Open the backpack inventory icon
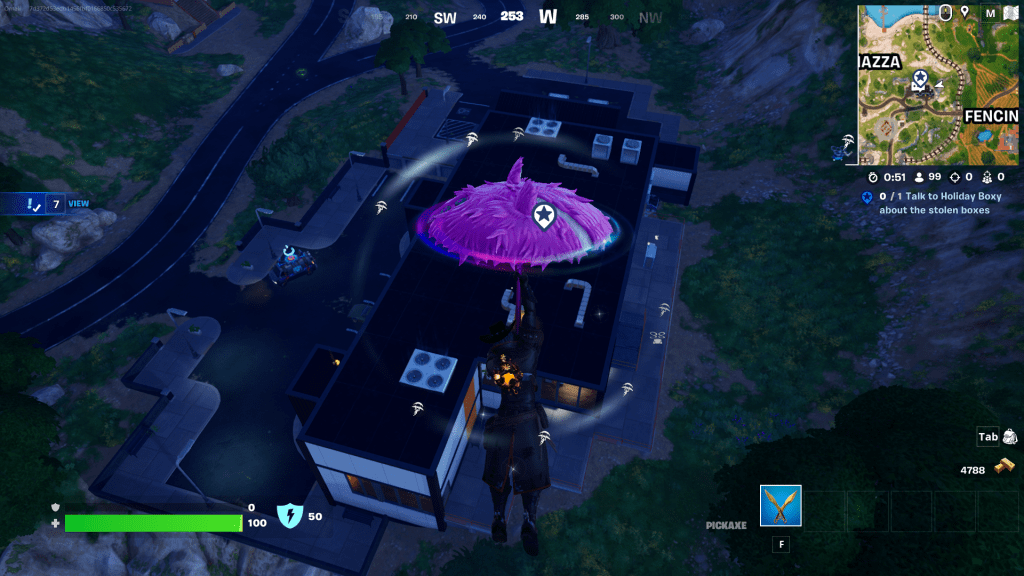The width and height of the screenshot is (1024, 576). (1009, 437)
